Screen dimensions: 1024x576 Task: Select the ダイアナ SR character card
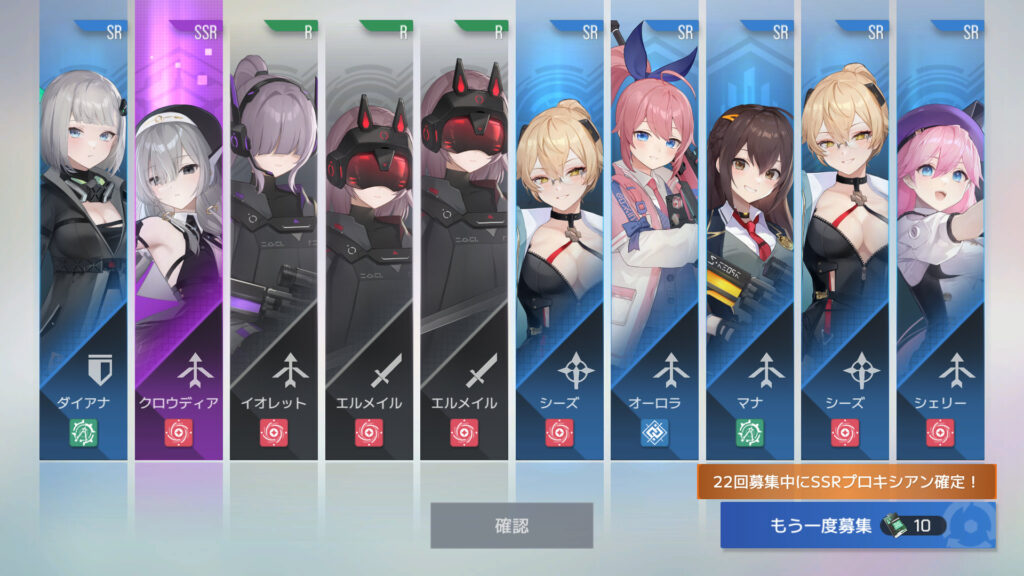pos(83,240)
